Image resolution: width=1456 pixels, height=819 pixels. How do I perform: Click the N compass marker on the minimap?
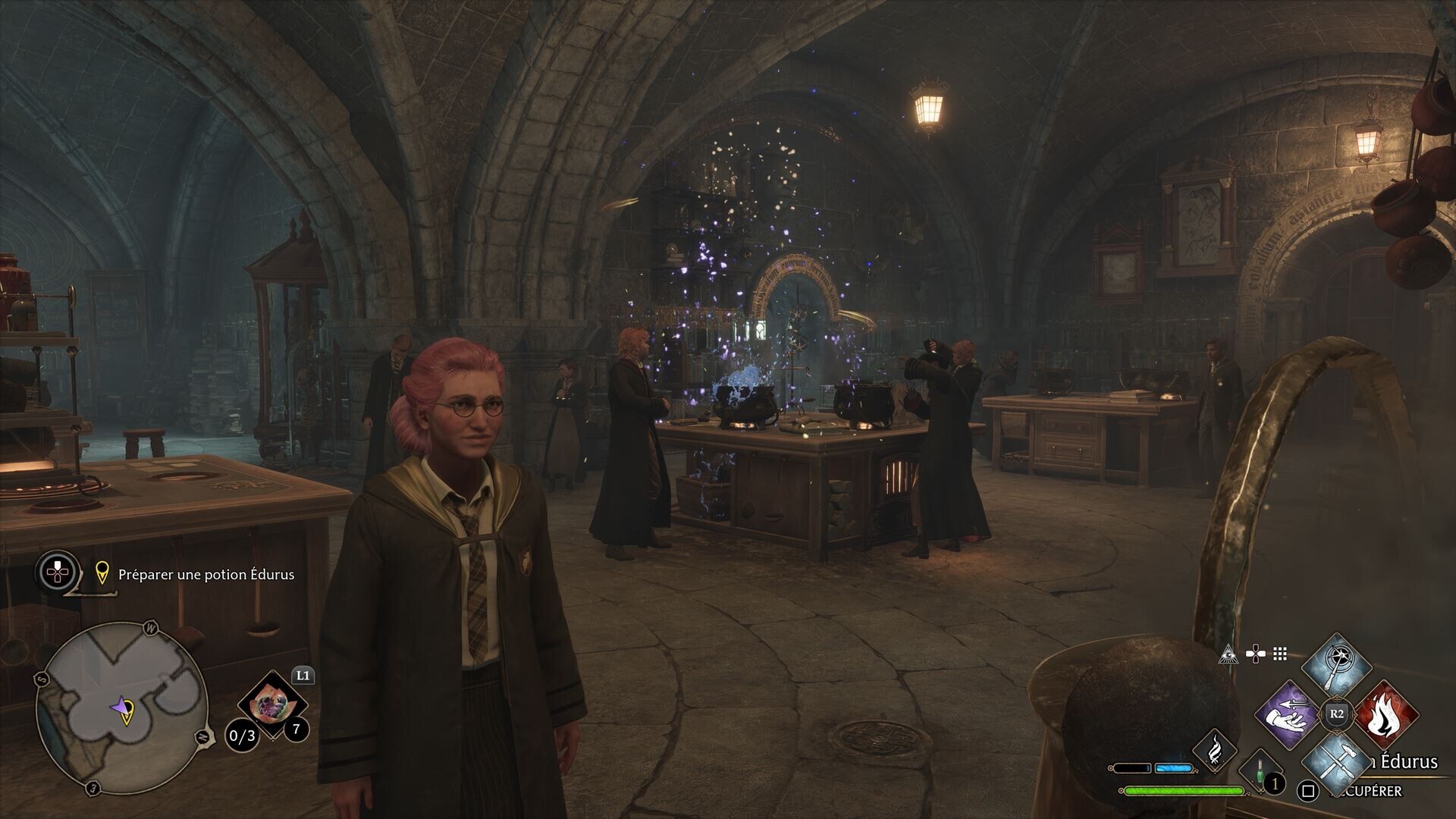[202, 736]
